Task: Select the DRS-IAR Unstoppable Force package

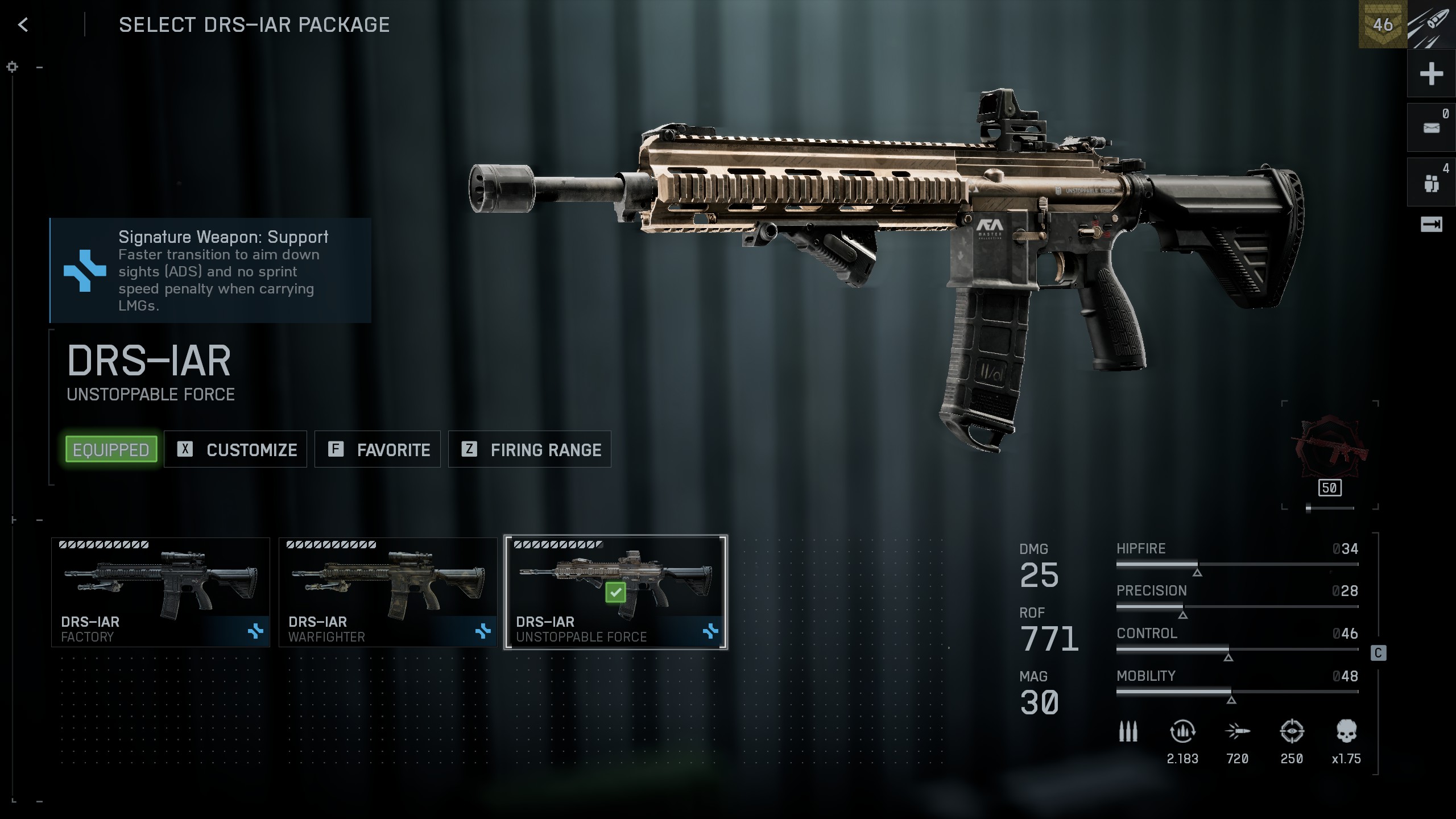Action: coord(615,592)
